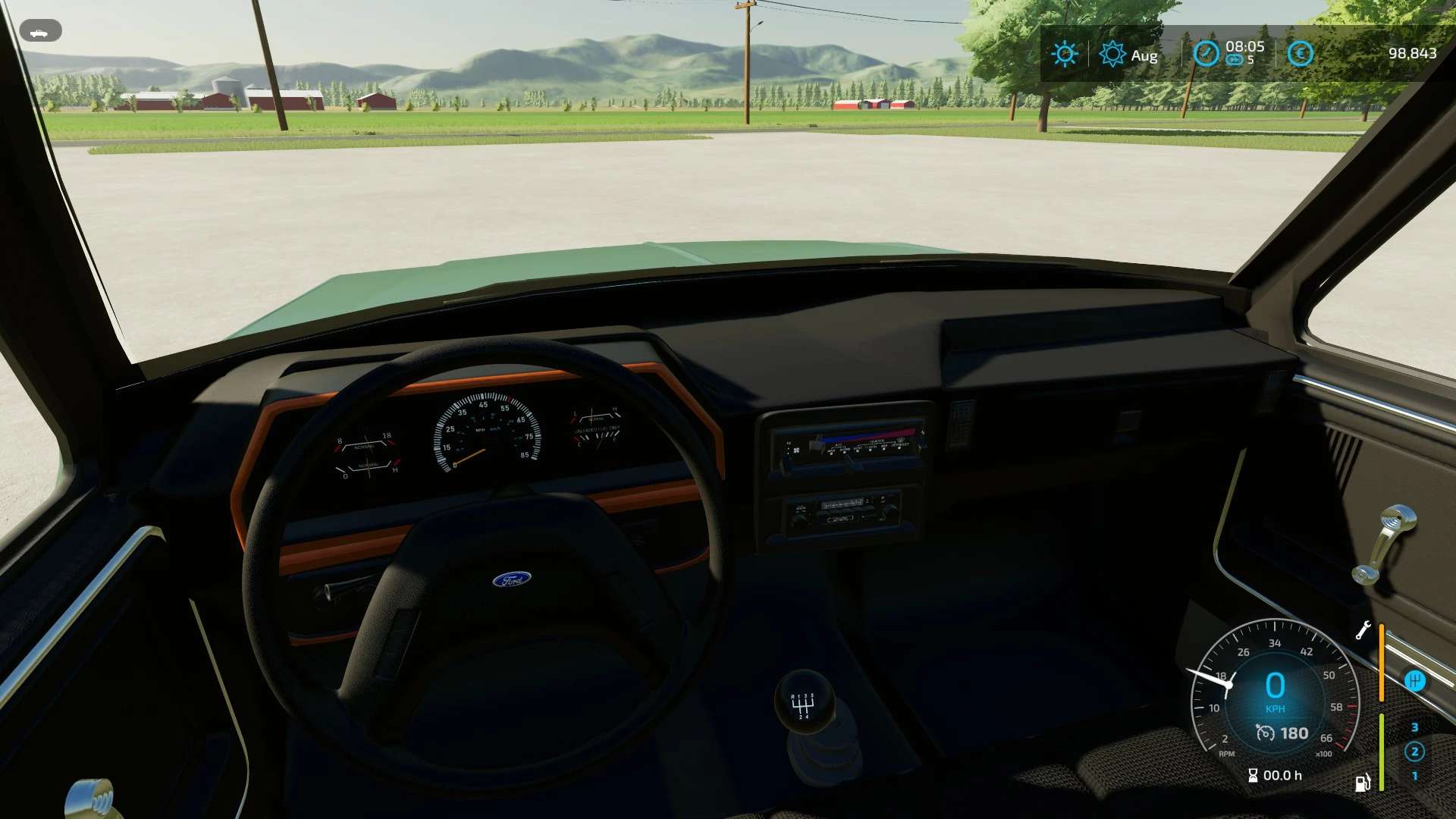Image resolution: width=1456 pixels, height=819 pixels.
Task: Select the circled gear 2 indicator
Action: (x=1414, y=752)
